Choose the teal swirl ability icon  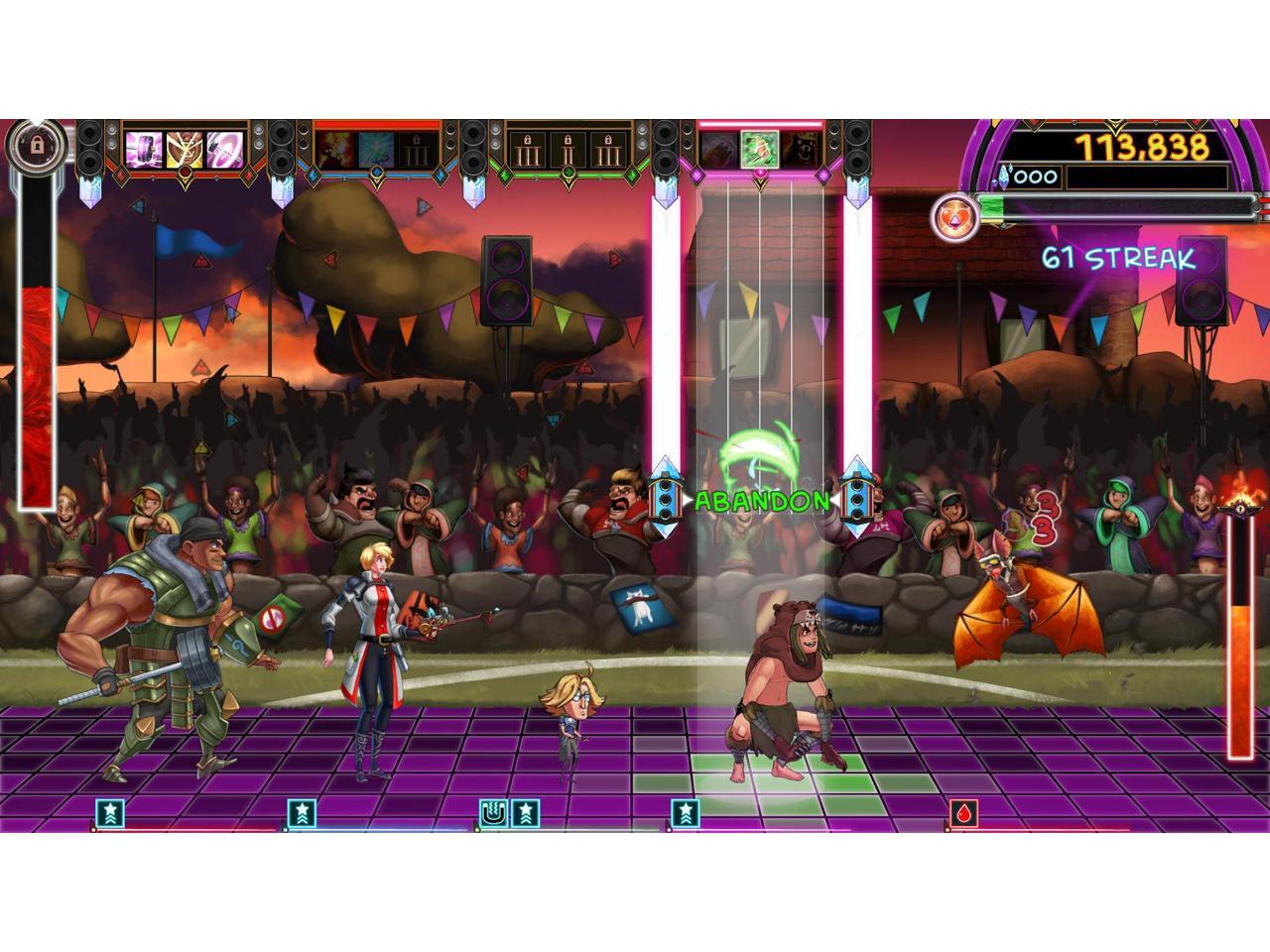coord(376,150)
